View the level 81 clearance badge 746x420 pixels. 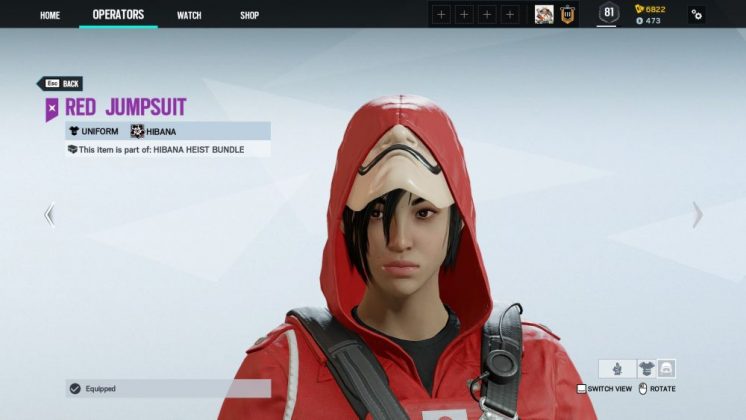[x=608, y=13]
